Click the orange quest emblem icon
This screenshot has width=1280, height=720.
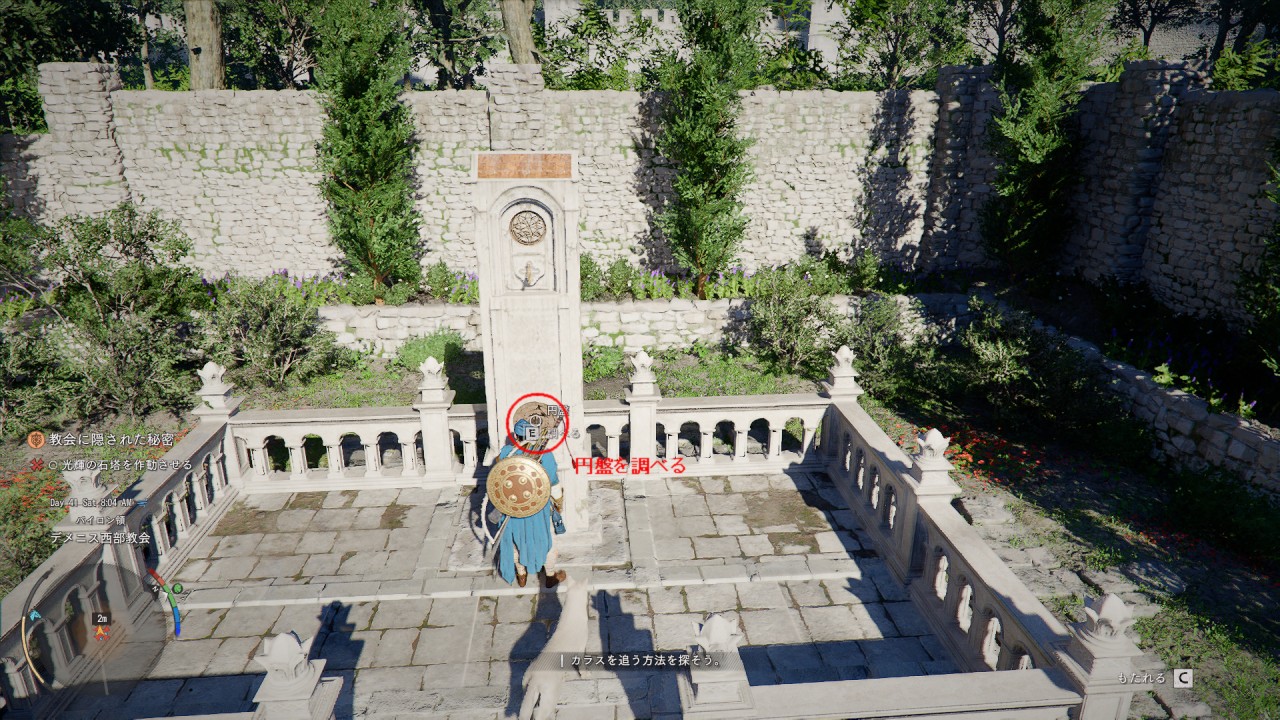point(36,440)
